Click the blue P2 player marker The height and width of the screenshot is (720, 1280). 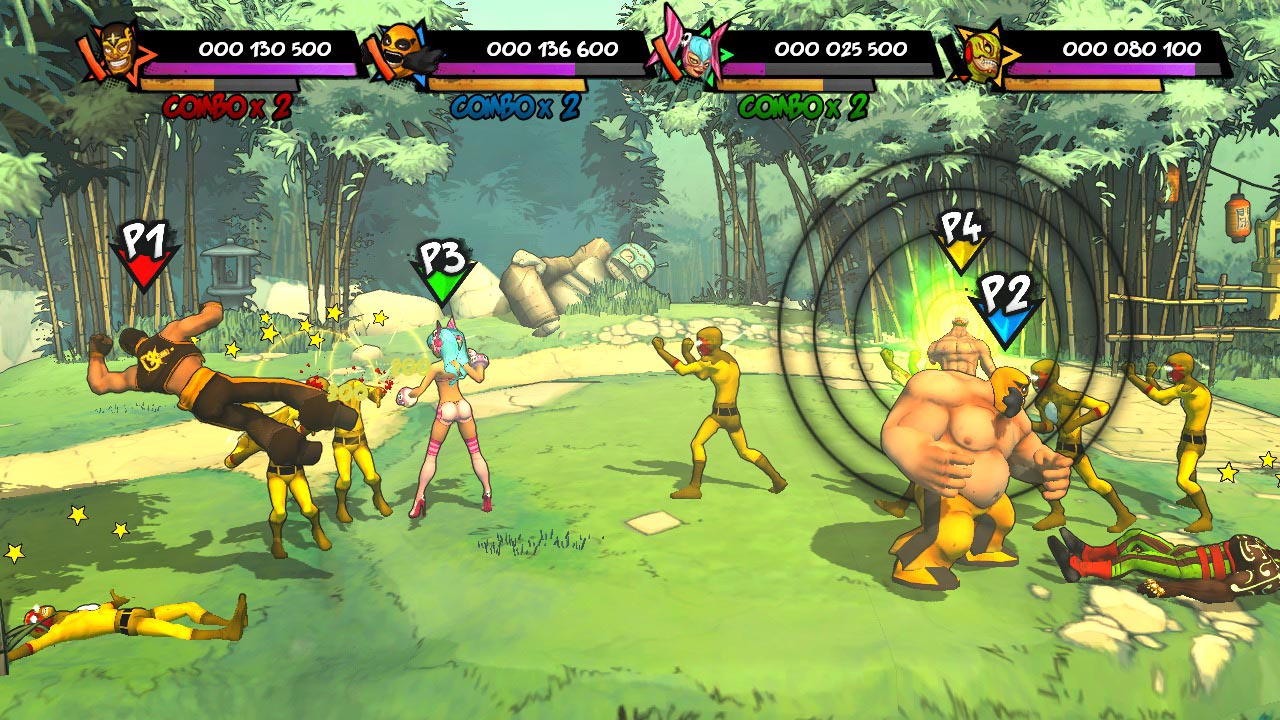pos(1005,308)
